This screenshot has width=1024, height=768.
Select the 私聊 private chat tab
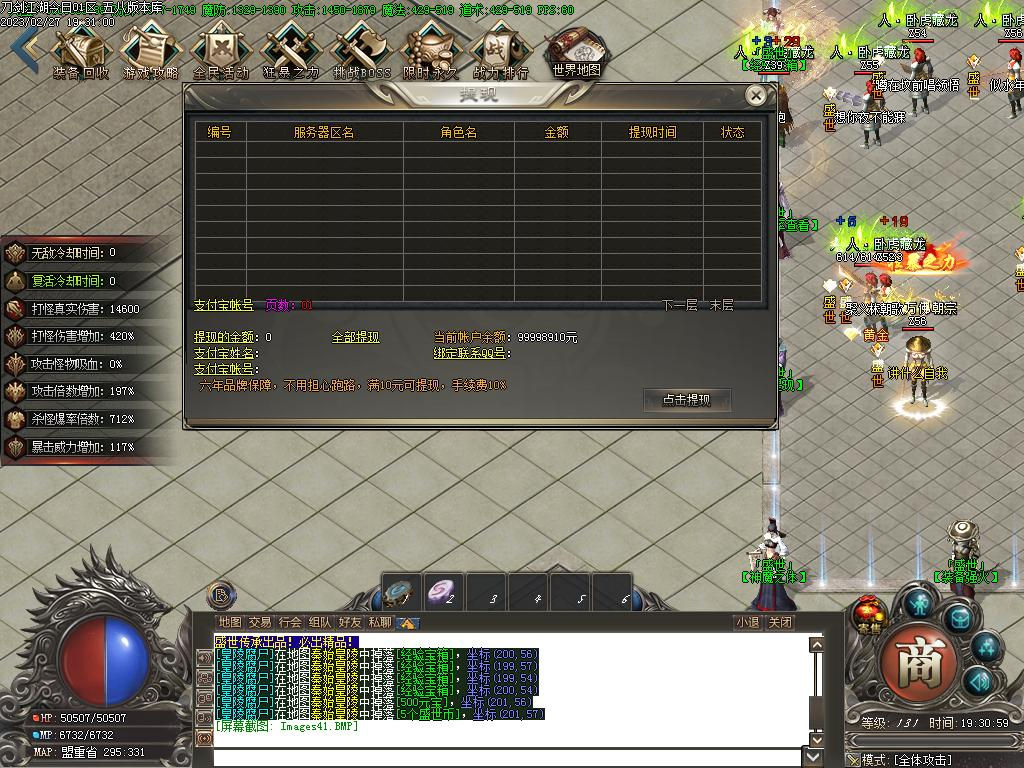coord(379,622)
